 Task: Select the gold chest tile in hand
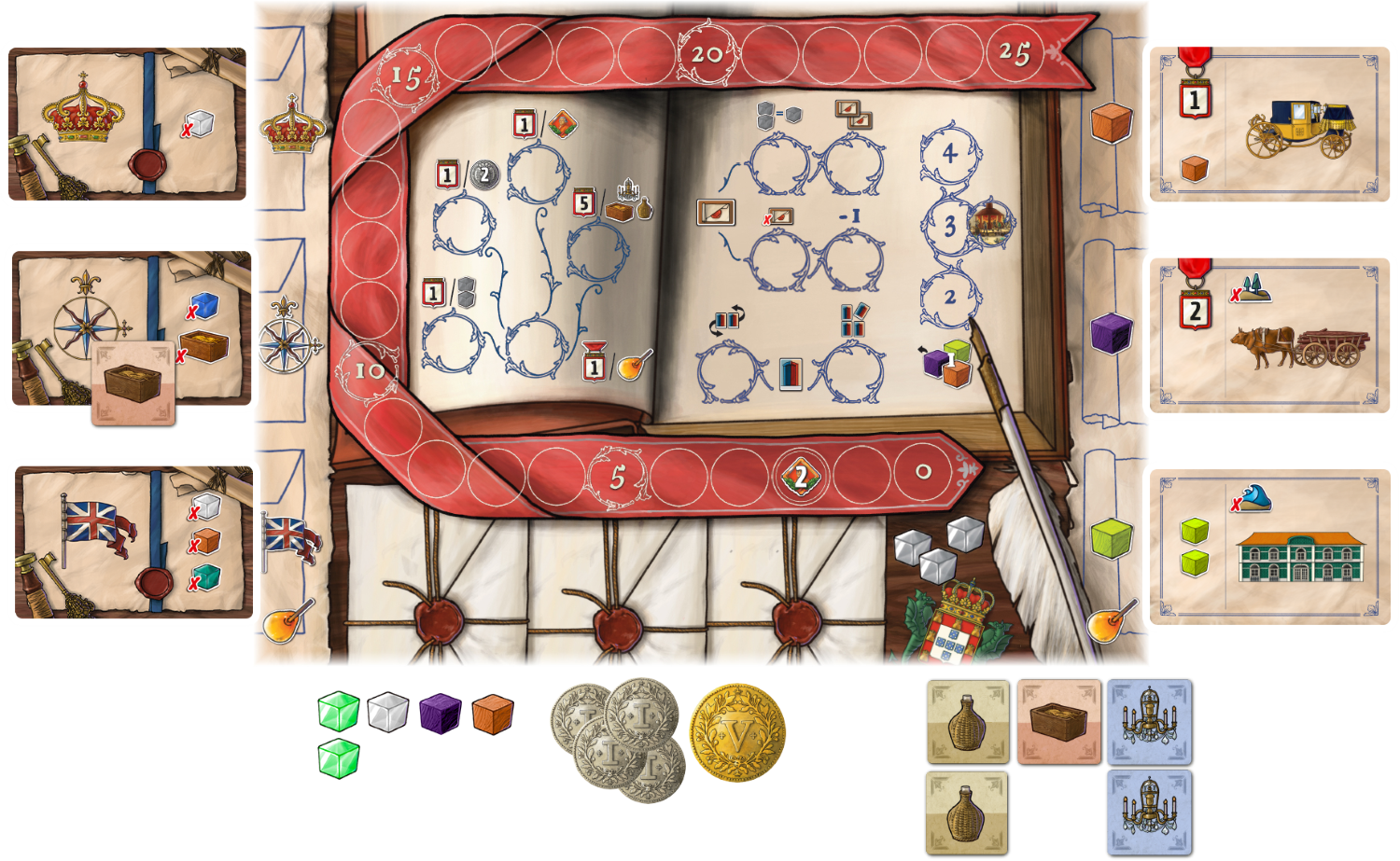click(1058, 722)
